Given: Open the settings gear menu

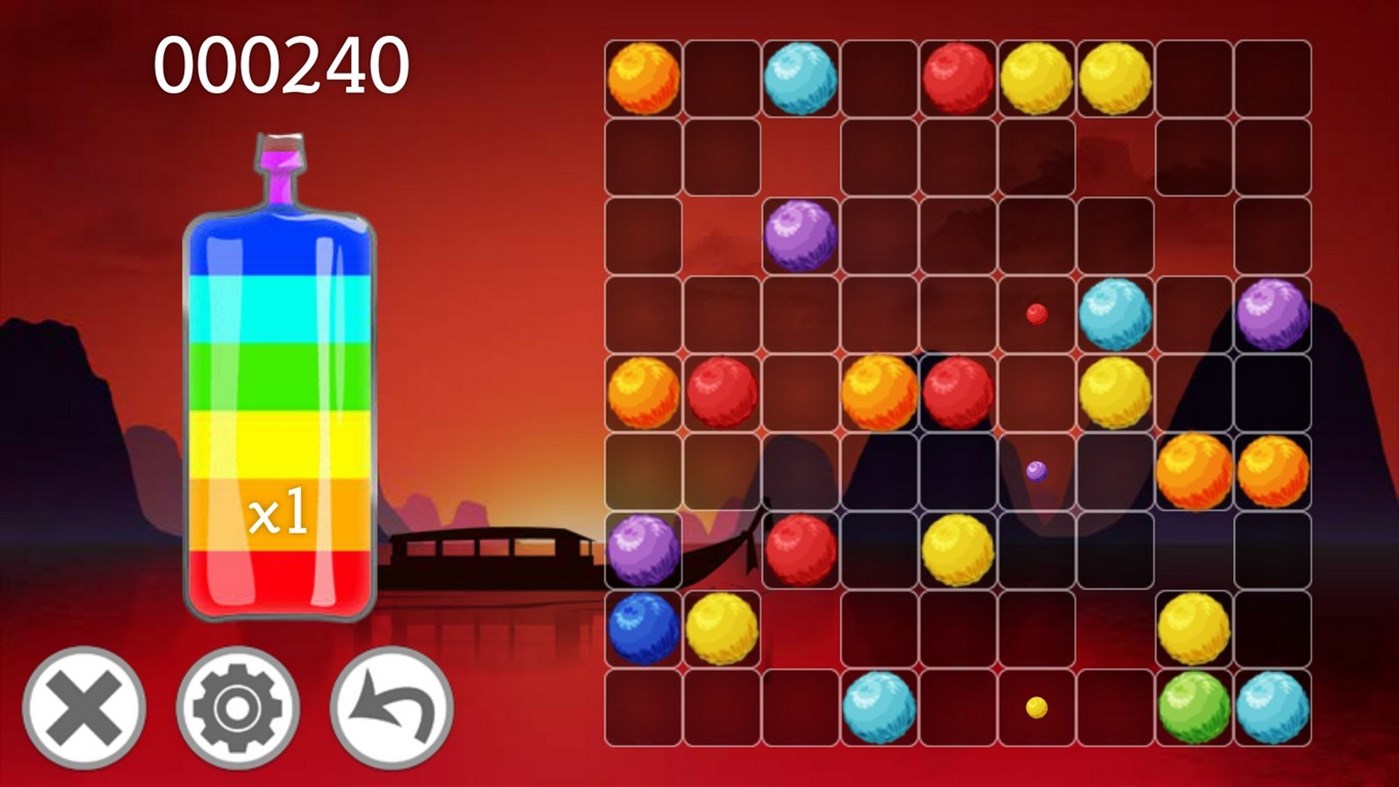Looking at the screenshot, I should point(237,706).
